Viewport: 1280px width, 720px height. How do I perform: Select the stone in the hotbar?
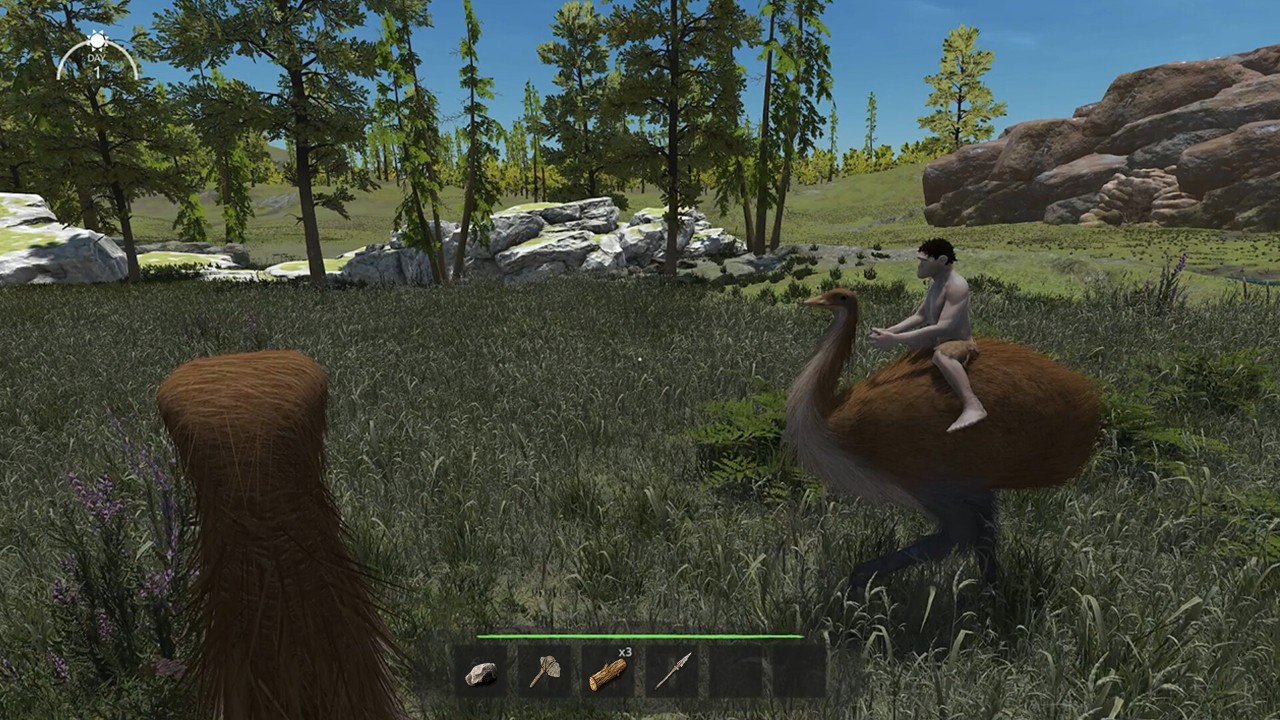point(481,673)
